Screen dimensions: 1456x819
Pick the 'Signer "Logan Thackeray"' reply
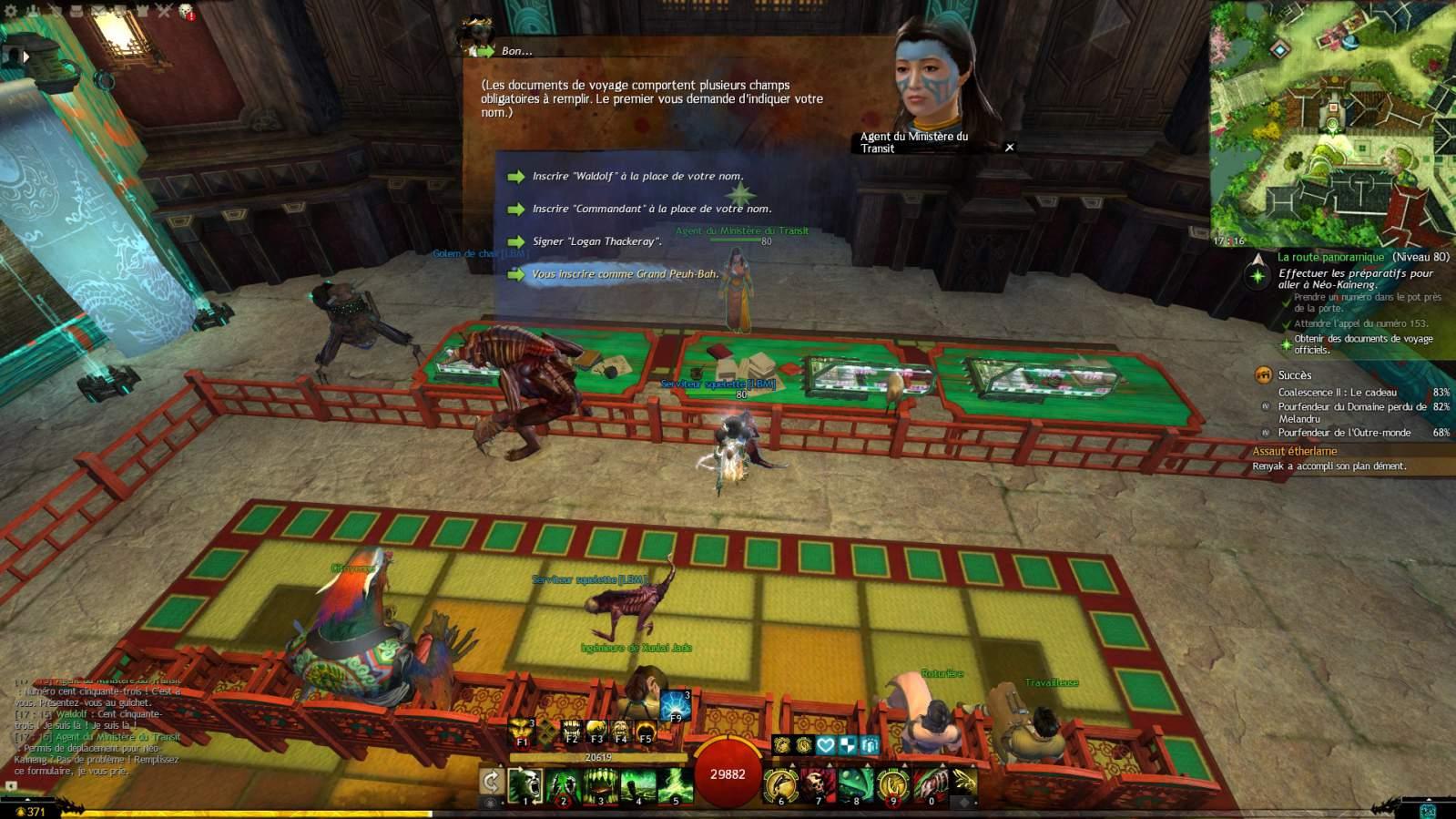(596, 241)
